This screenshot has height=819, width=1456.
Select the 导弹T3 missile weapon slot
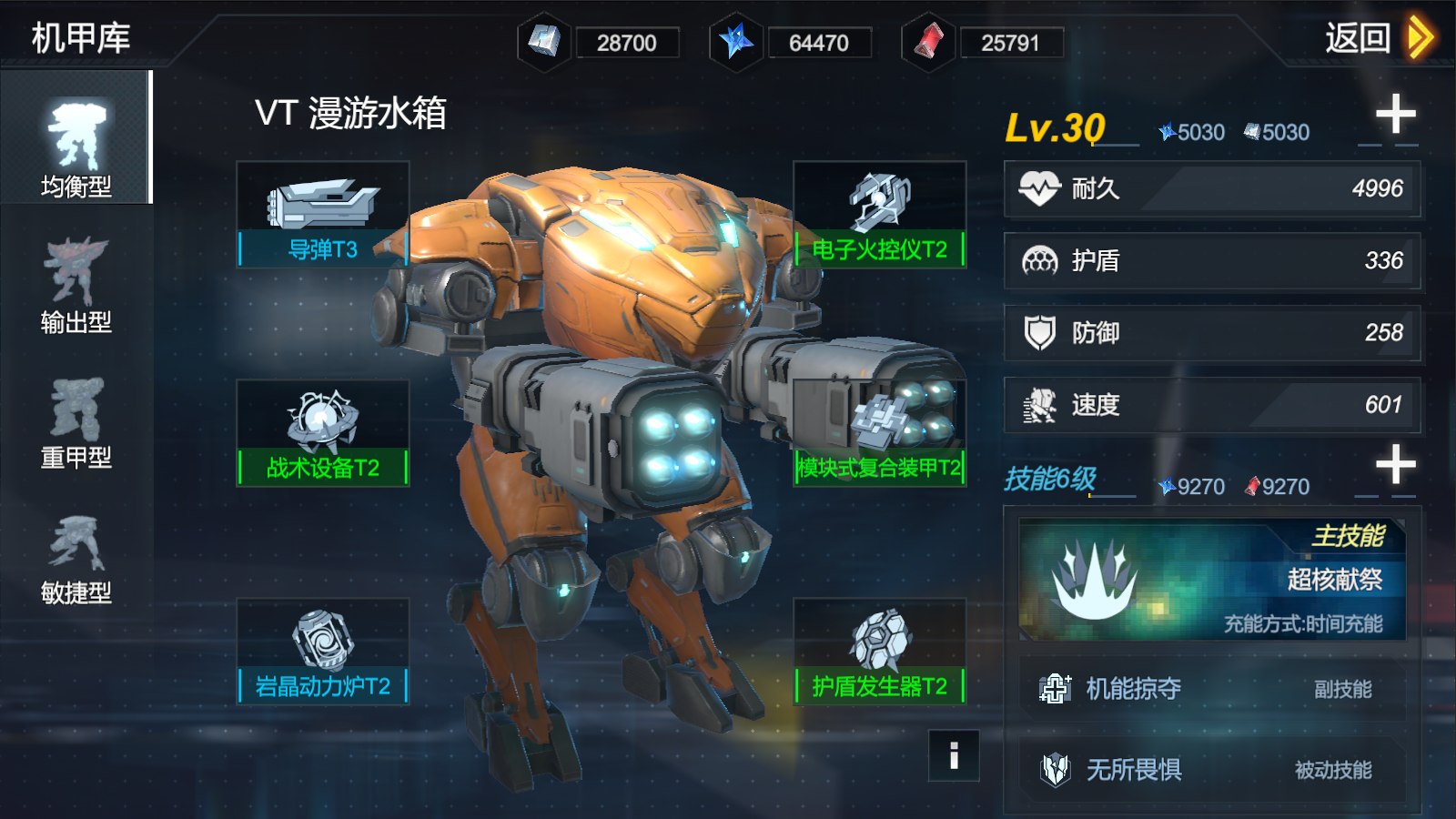[x=322, y=212]
